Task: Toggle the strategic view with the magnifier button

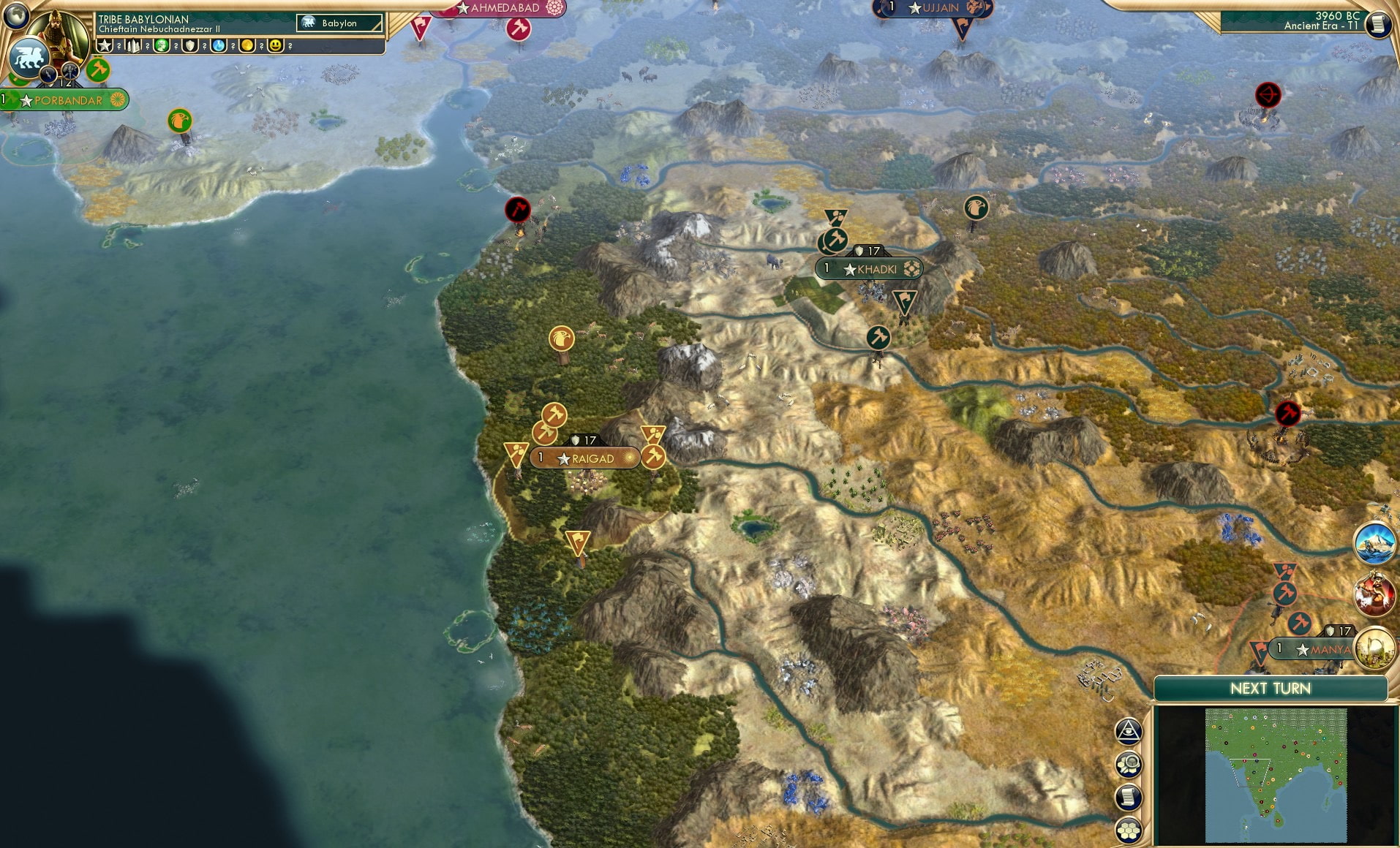Action: [x=1129, y=764]
